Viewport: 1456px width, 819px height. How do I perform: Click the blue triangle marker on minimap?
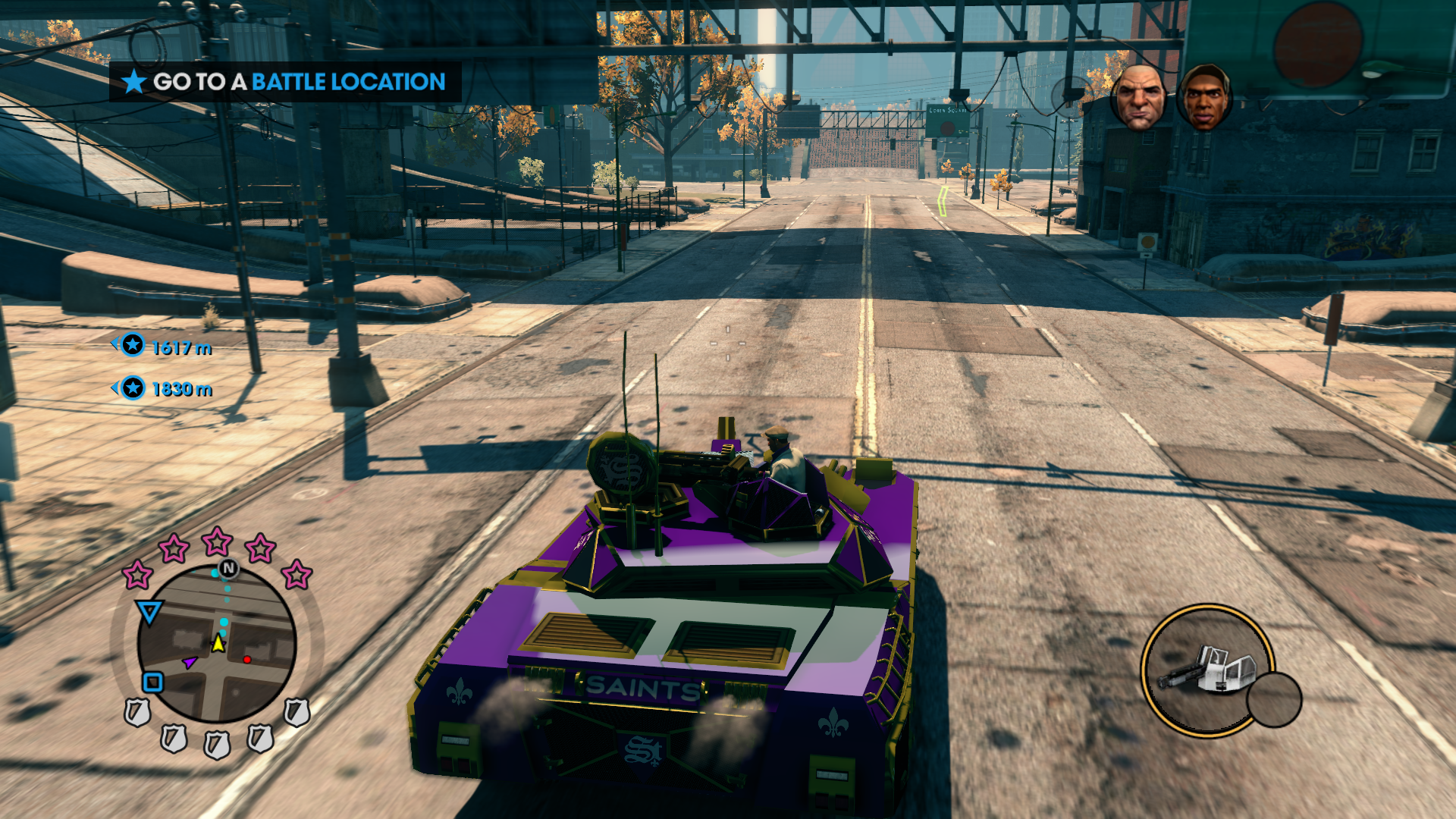point(149,611)
